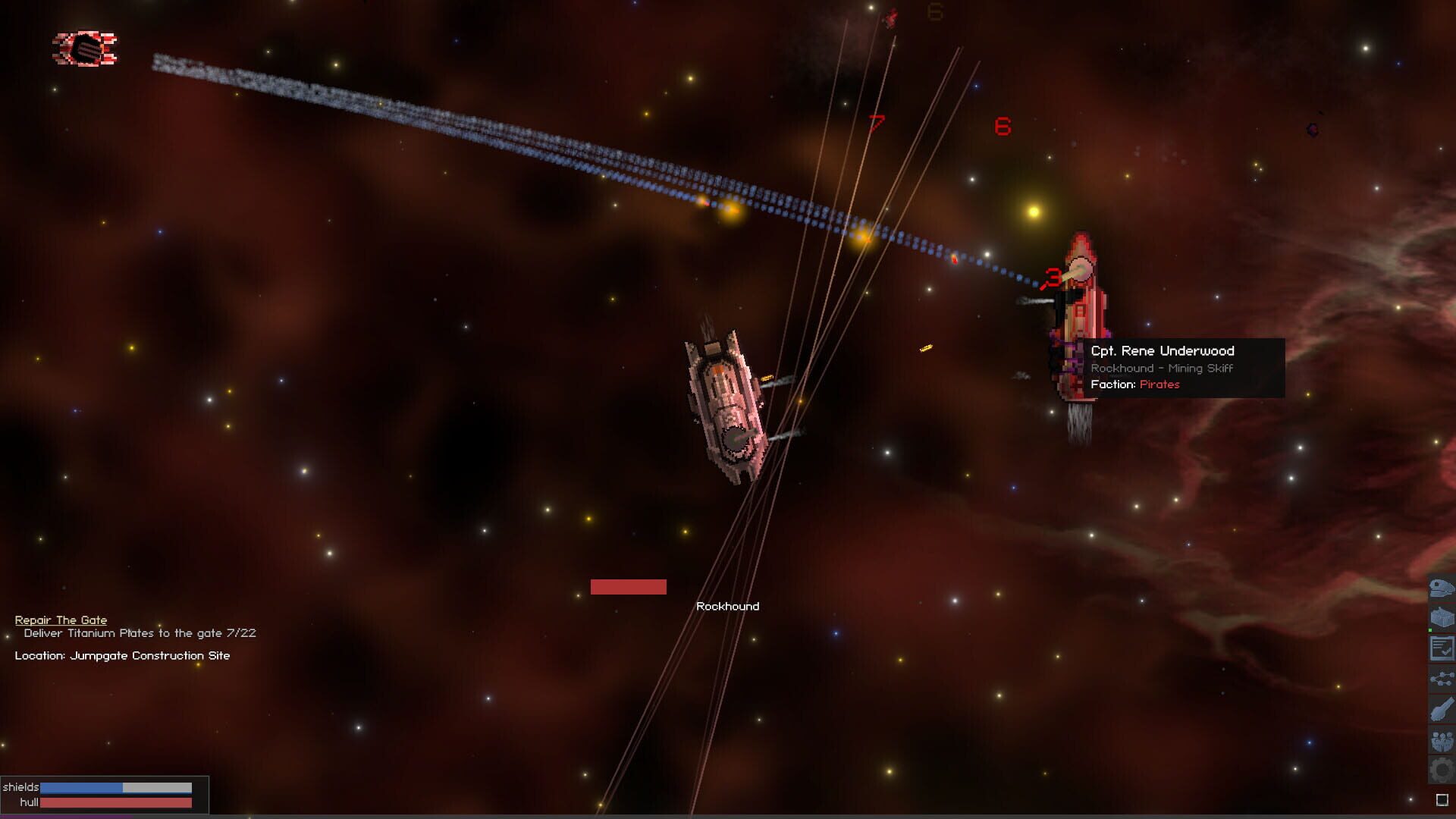Open the Repair The Gate mission link
This screenshot has height=819, width=1456.
pos(59,620)
